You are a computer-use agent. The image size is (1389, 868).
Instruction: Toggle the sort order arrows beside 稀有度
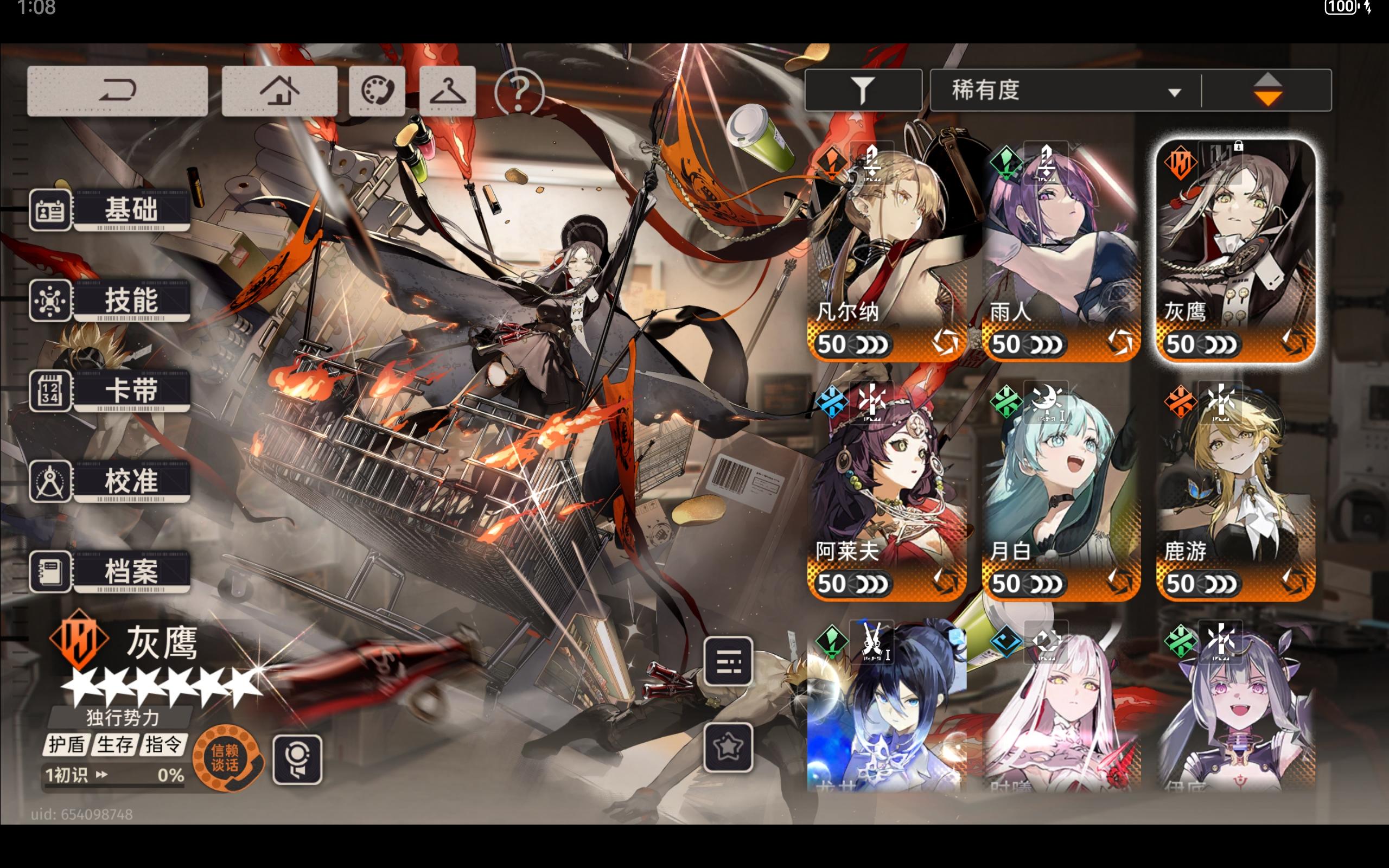1268,89
